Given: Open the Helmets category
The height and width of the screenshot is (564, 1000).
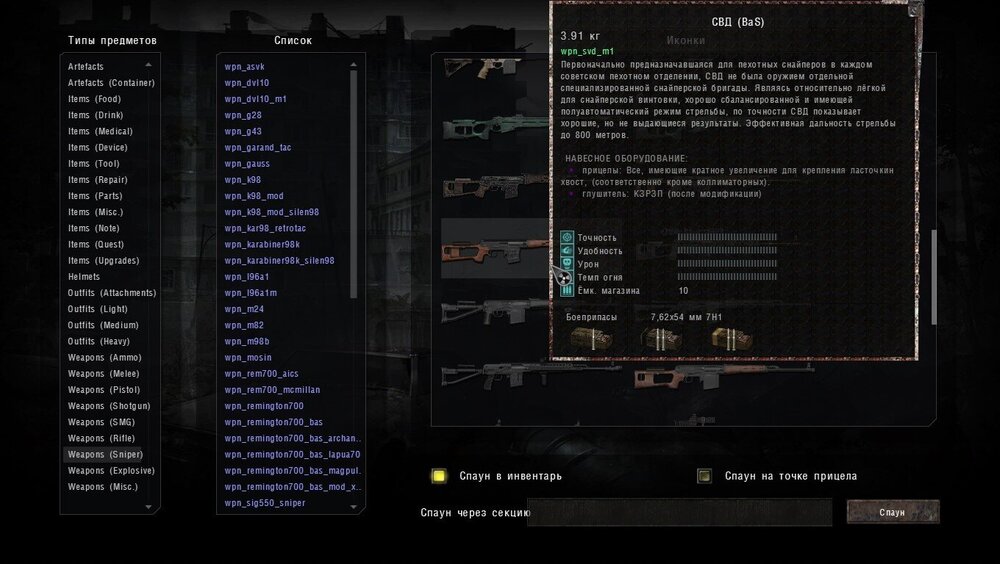Looking at the screenshot, I should click(x=84, y=276).
